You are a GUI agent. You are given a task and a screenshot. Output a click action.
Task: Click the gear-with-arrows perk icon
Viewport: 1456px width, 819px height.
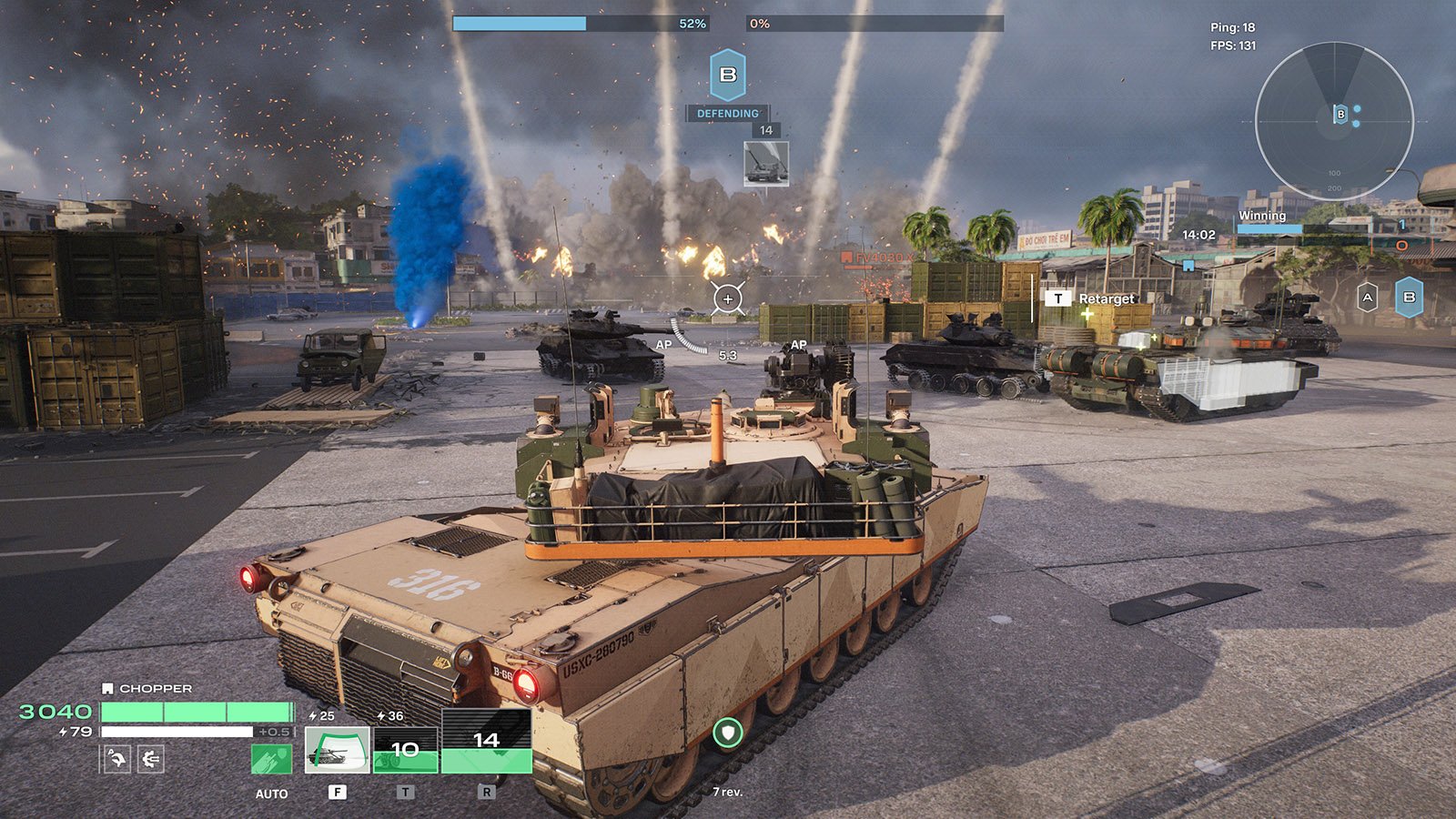coord(151,758)
